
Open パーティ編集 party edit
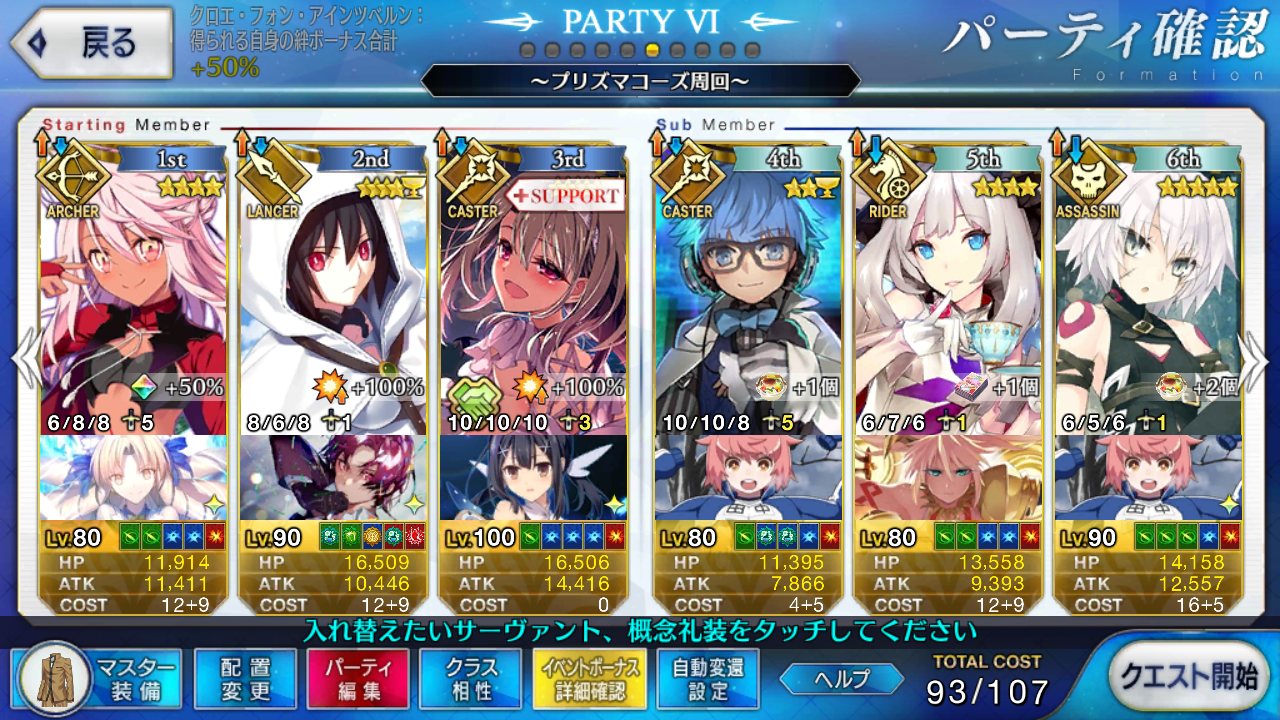(x=358, y=679)
